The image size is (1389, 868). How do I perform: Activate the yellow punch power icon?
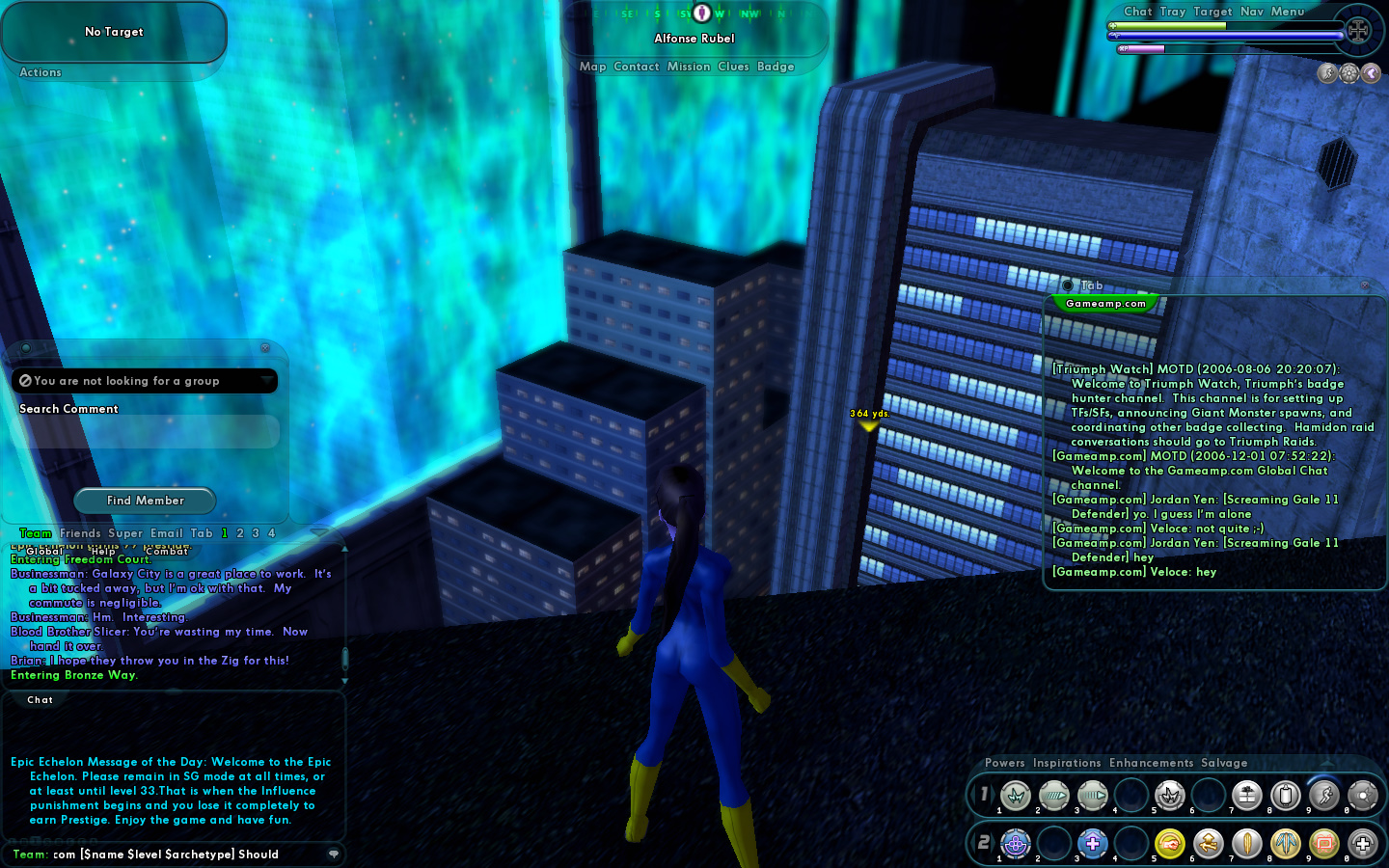pyautogui.click(x=1169, y=844)
